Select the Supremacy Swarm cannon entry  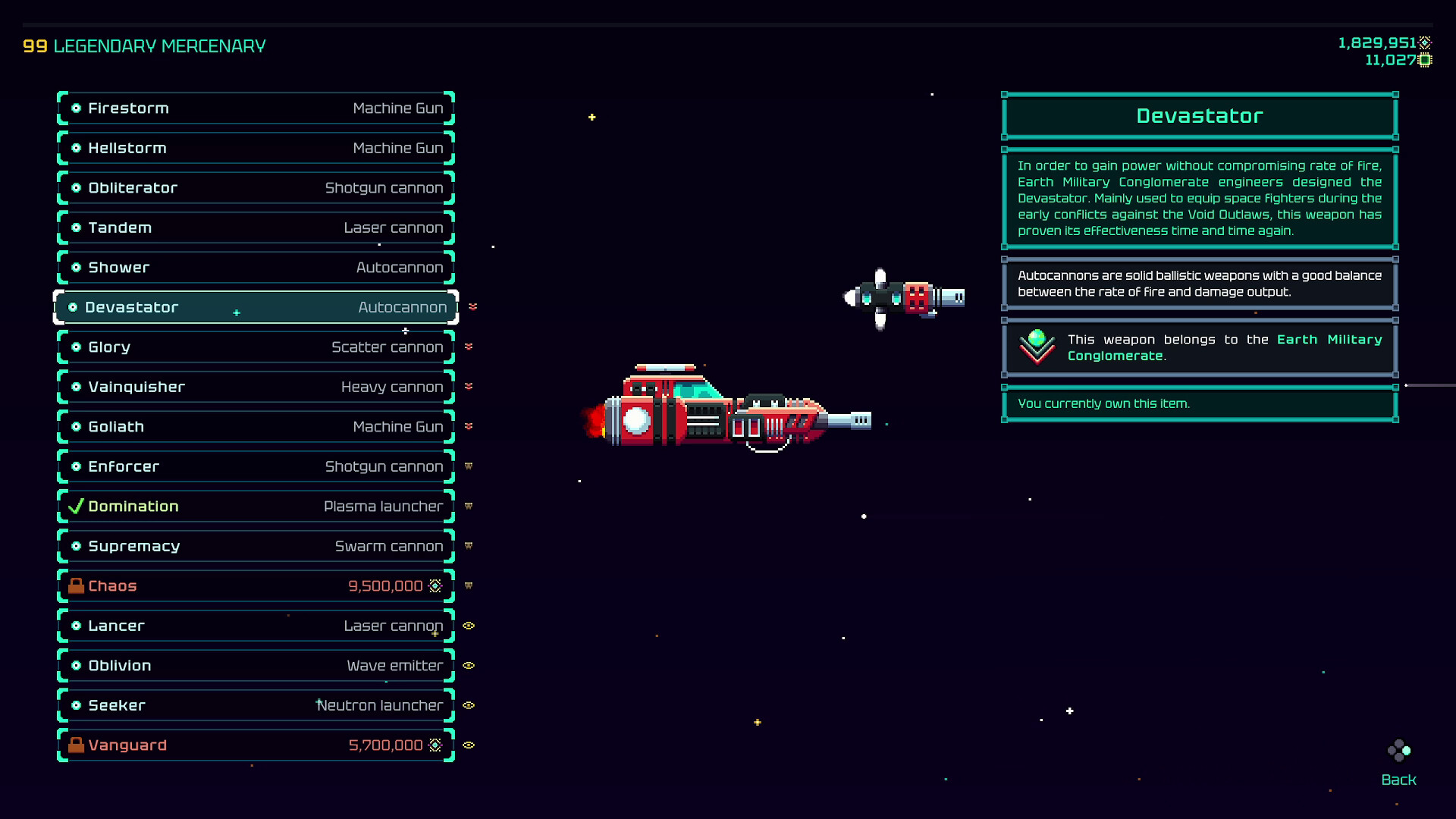click(256, 545)
